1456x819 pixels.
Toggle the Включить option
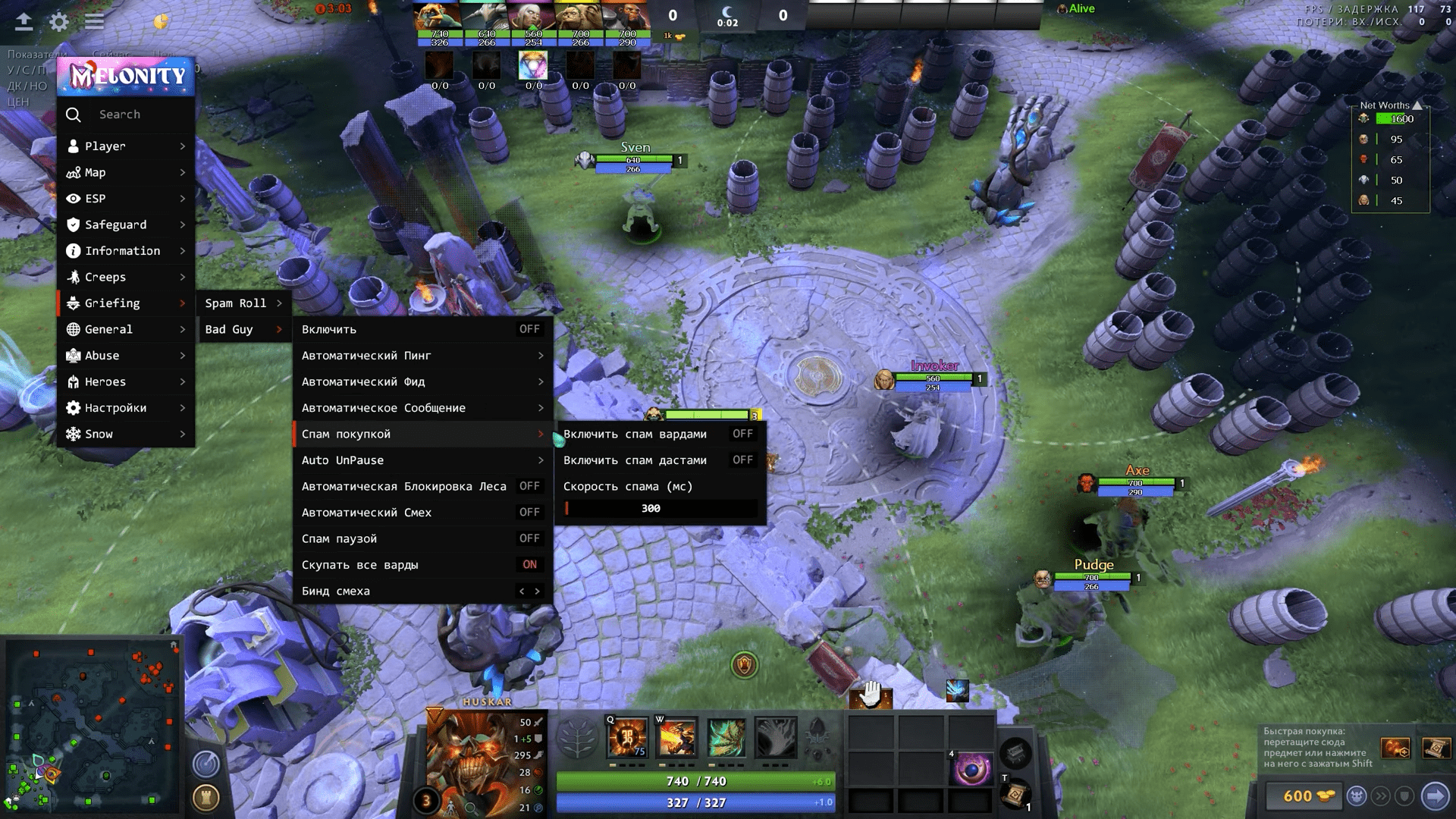(x=529, y=329)
